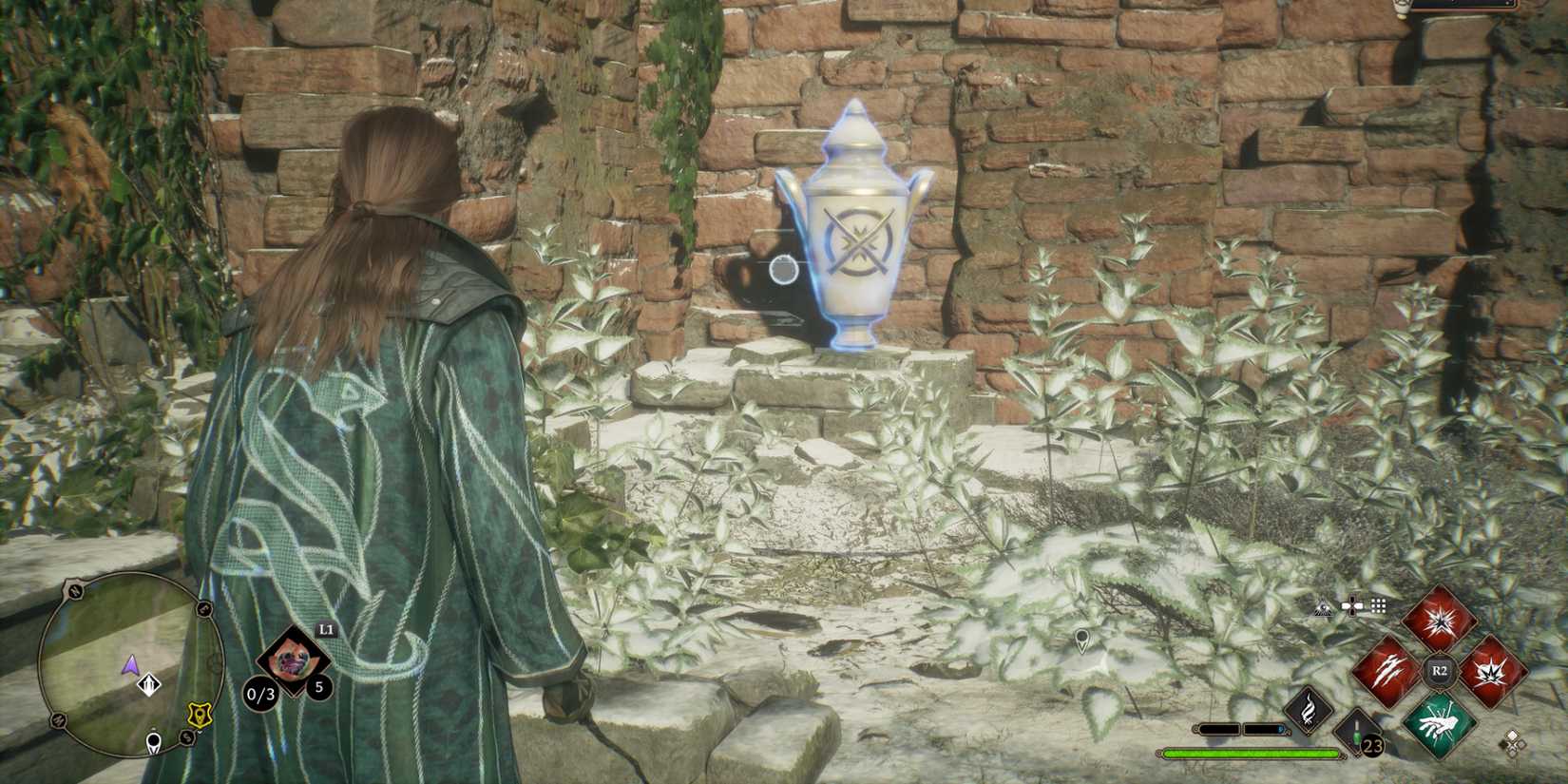Expand the minimap compass circle
Screen dimensions: 1568x784
(x=133, y=666)
